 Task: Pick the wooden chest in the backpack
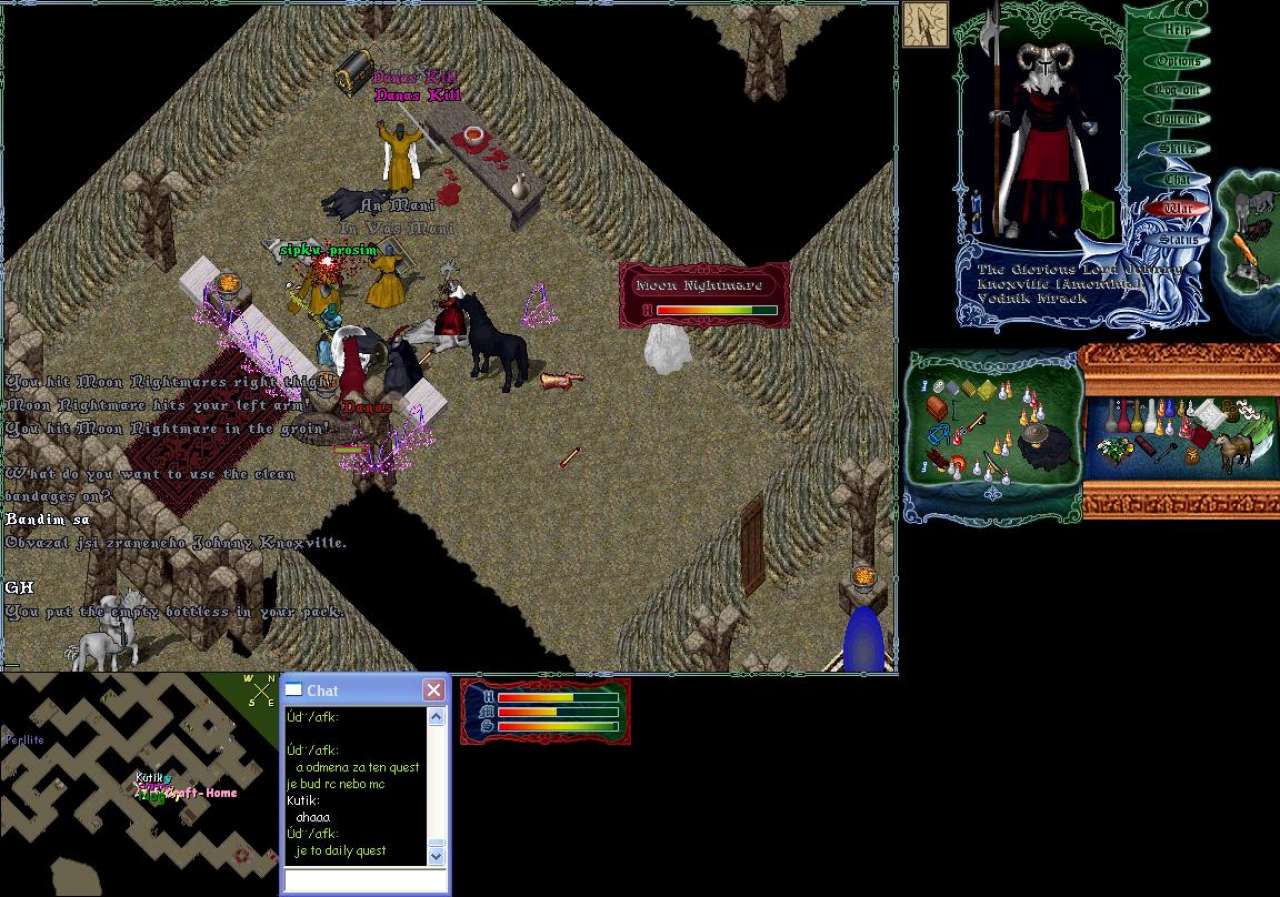937,407
